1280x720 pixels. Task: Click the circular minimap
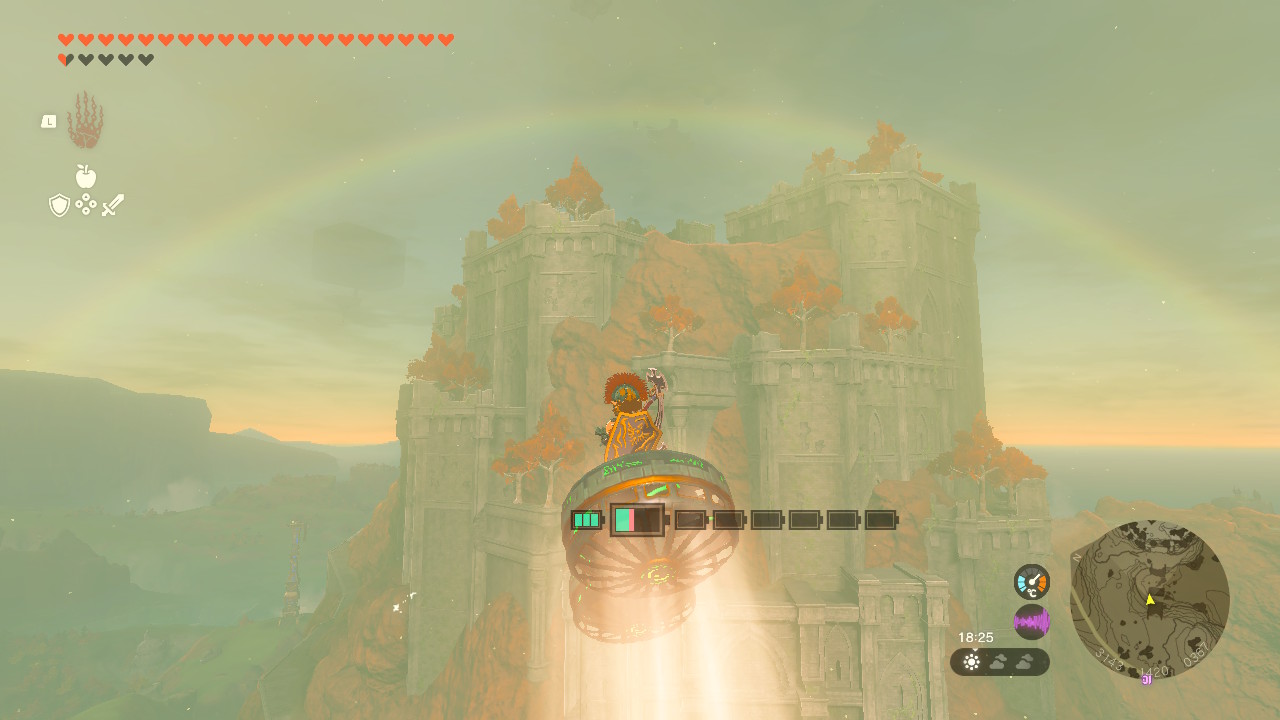1149,600
